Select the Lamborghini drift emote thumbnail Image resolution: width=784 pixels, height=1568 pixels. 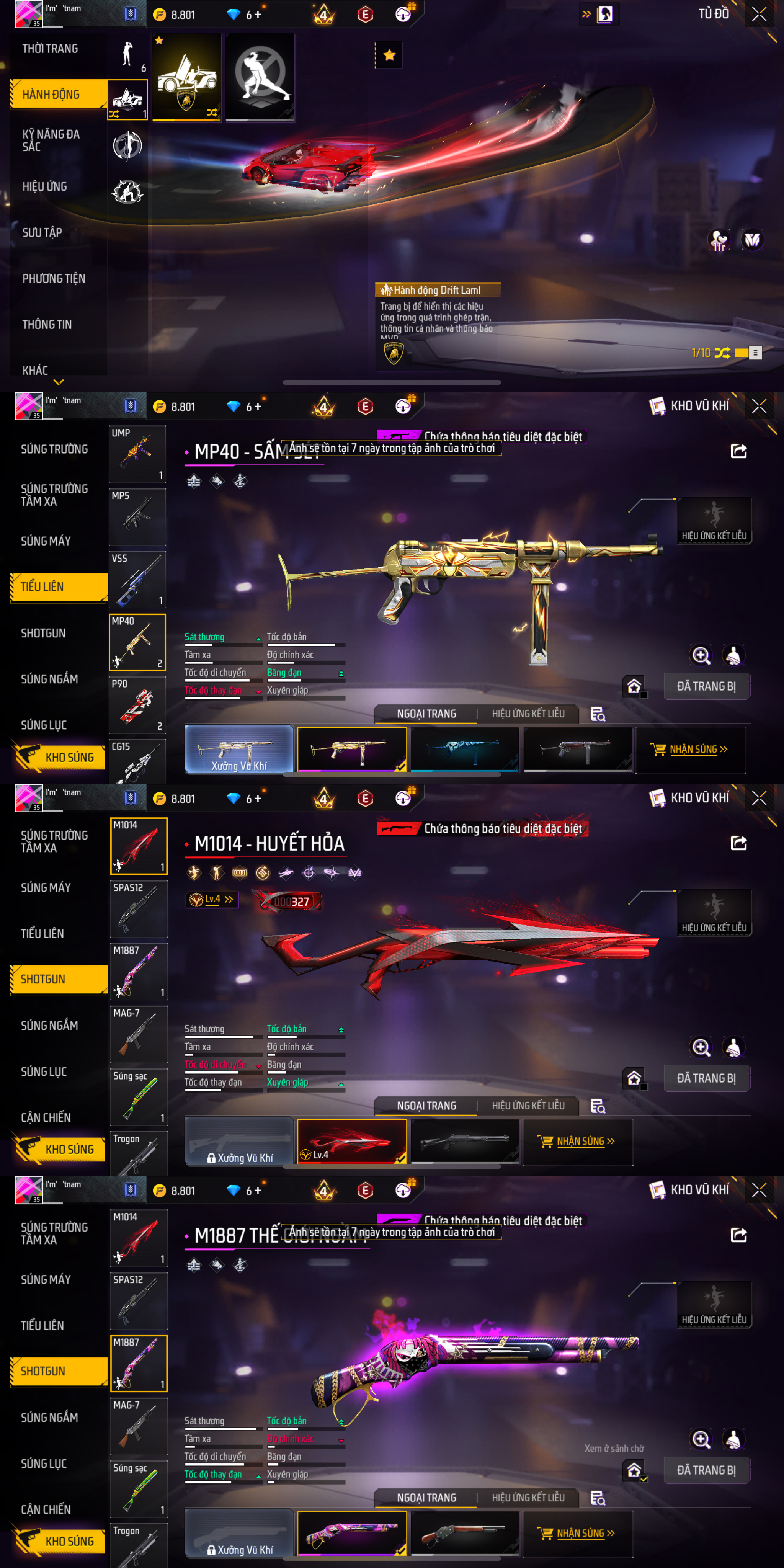186,77
